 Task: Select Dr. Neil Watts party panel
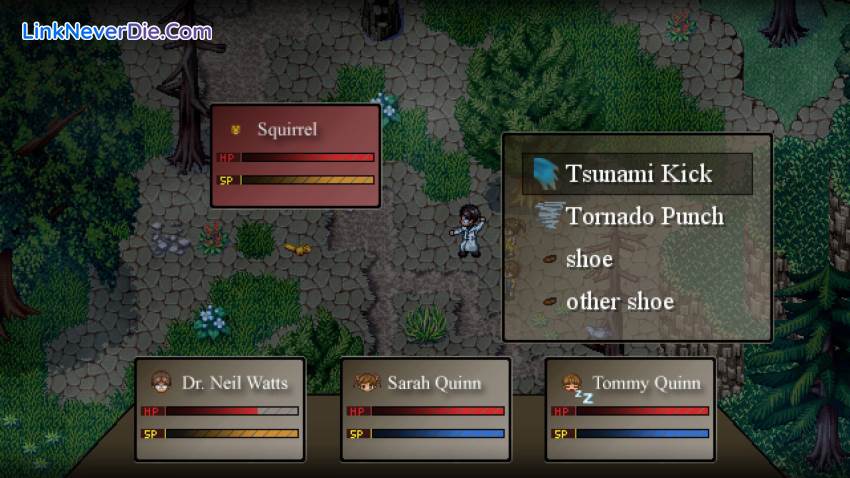220,408
